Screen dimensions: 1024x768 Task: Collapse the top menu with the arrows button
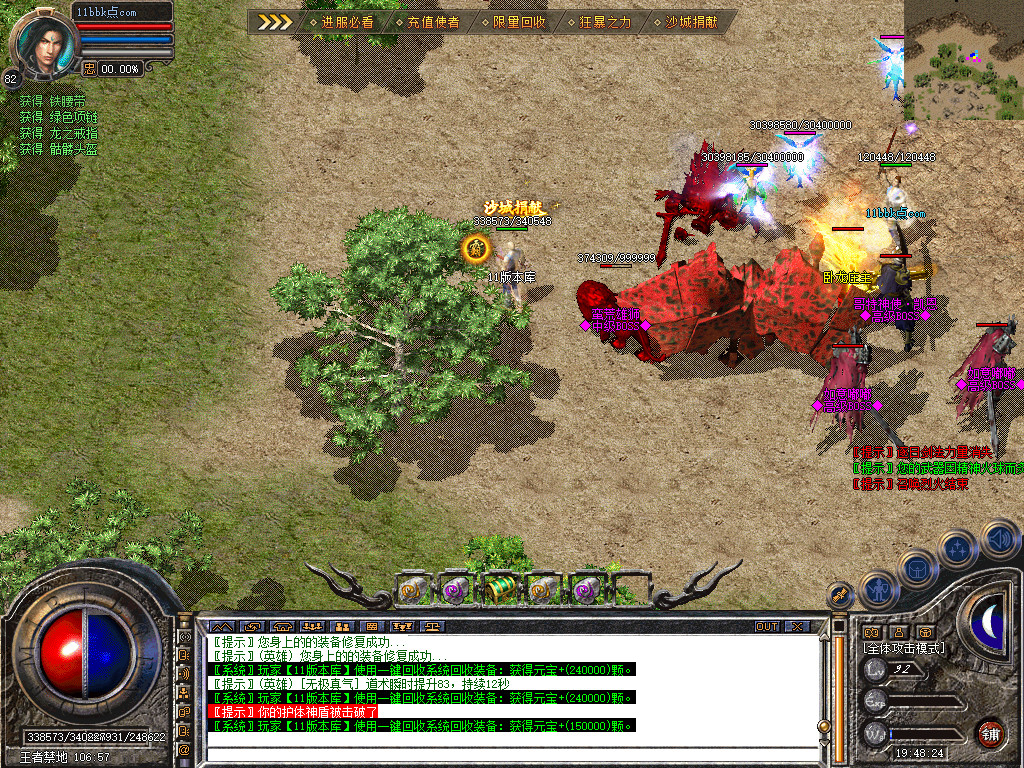(275, 21)
